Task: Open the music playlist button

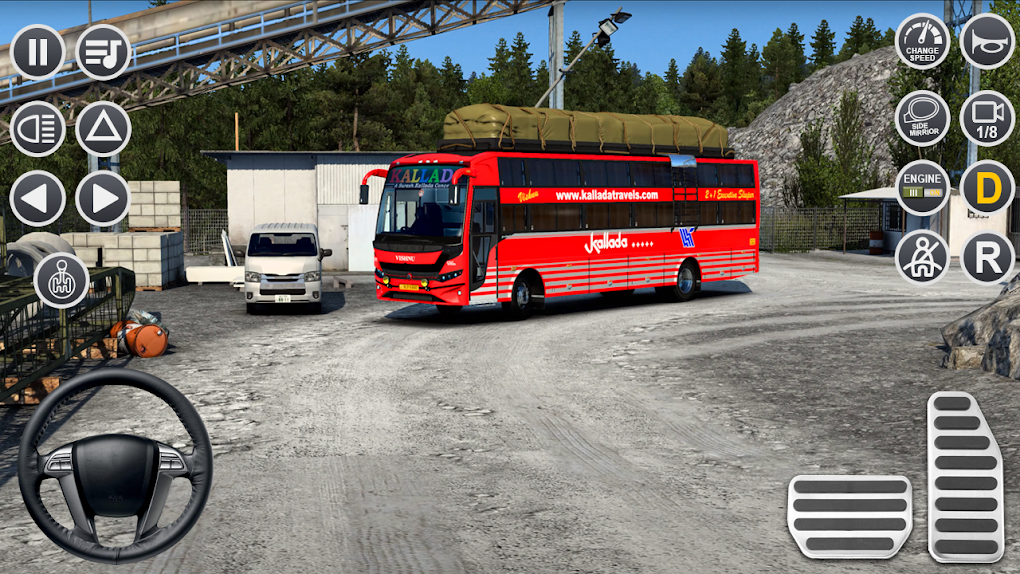Action: [x=103, y=52]
